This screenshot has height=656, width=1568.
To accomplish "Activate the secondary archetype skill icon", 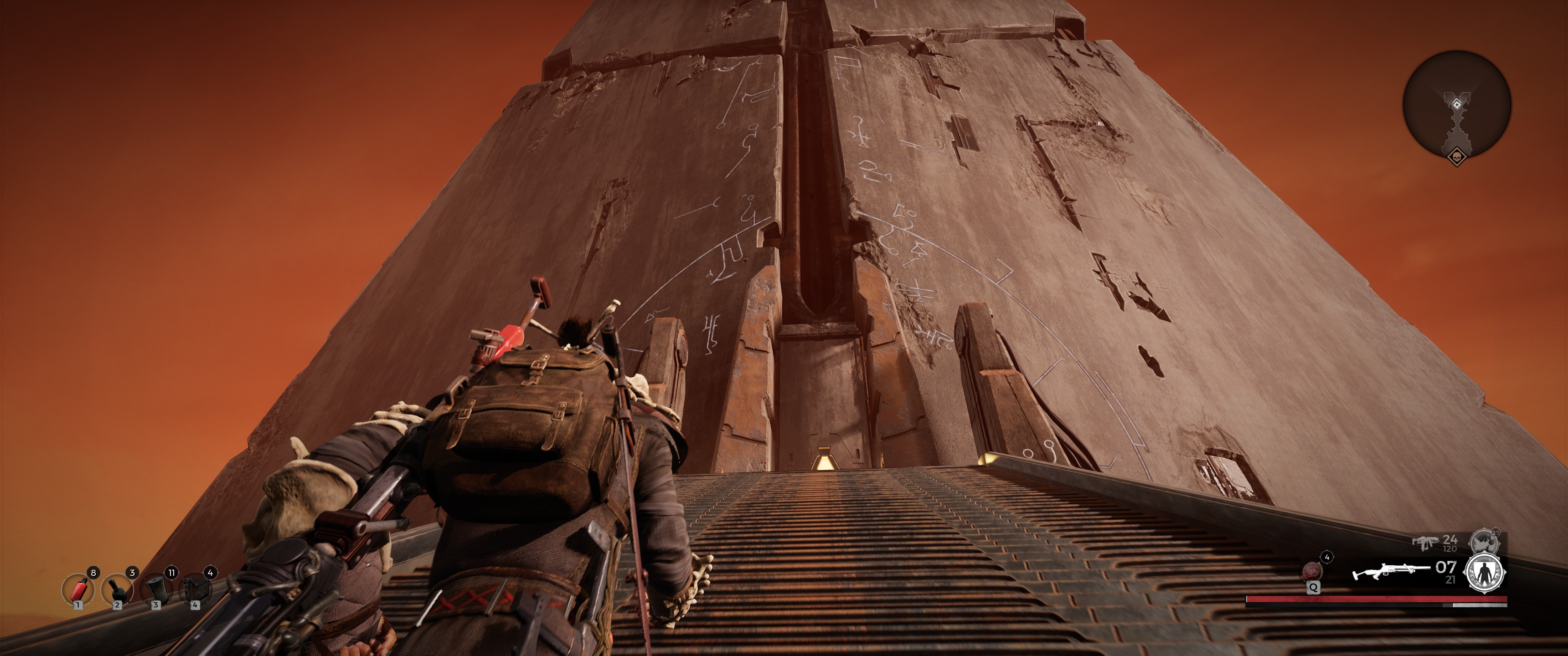I will click(1485, 542).
